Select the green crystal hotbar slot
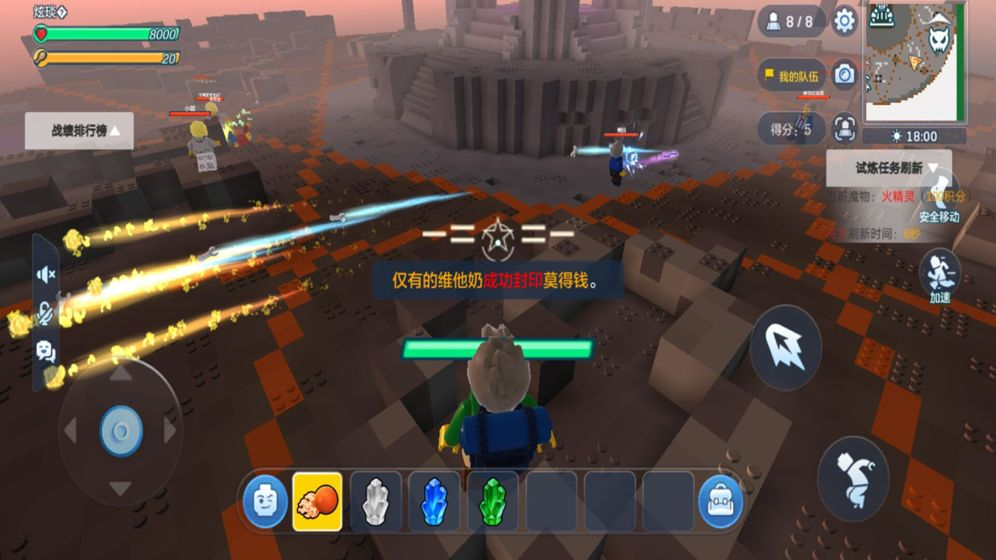This screenshot has width=996, height=560. click(493, 501)
